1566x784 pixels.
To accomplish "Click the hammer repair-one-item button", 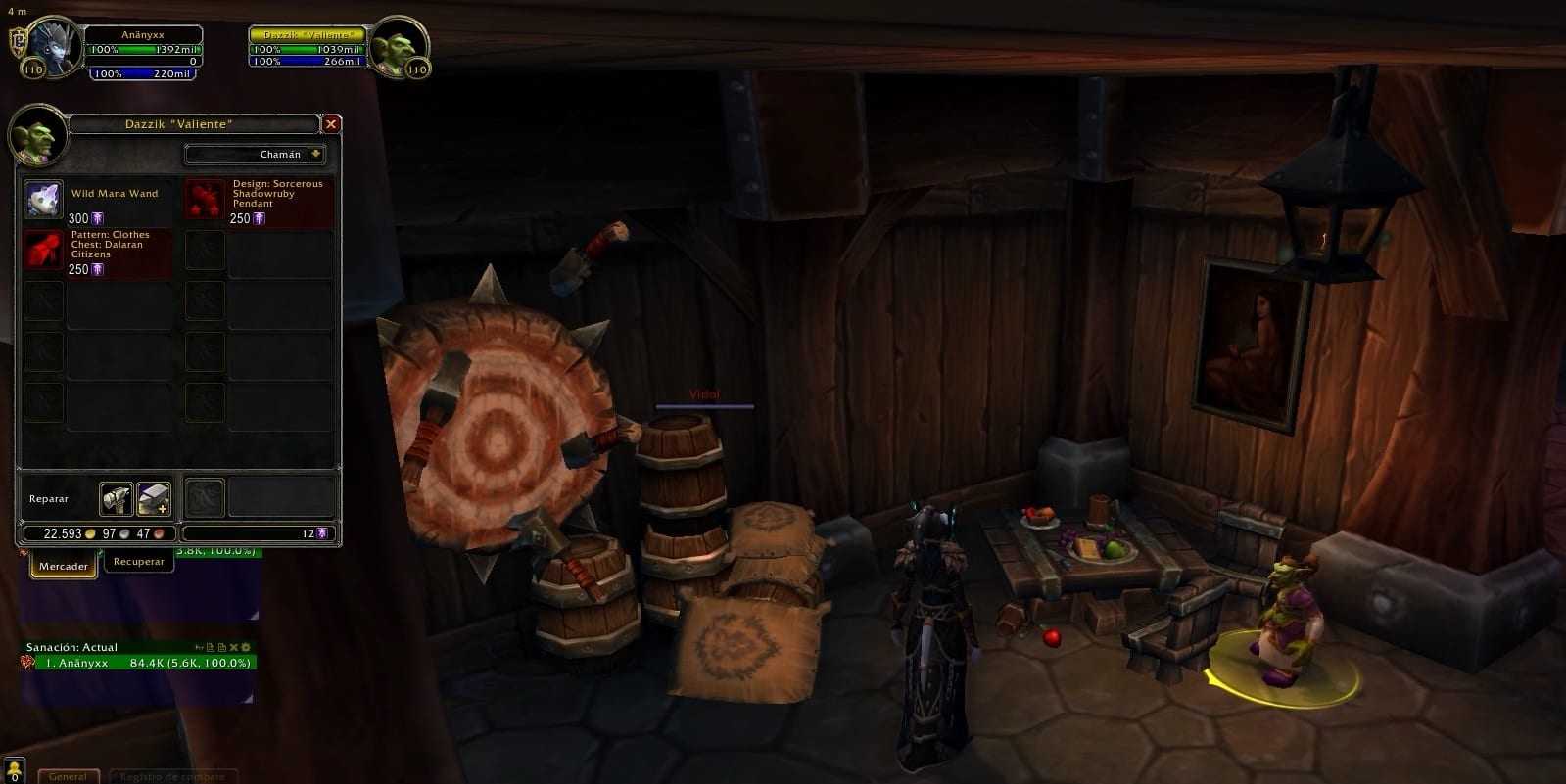I will [116, 499].
